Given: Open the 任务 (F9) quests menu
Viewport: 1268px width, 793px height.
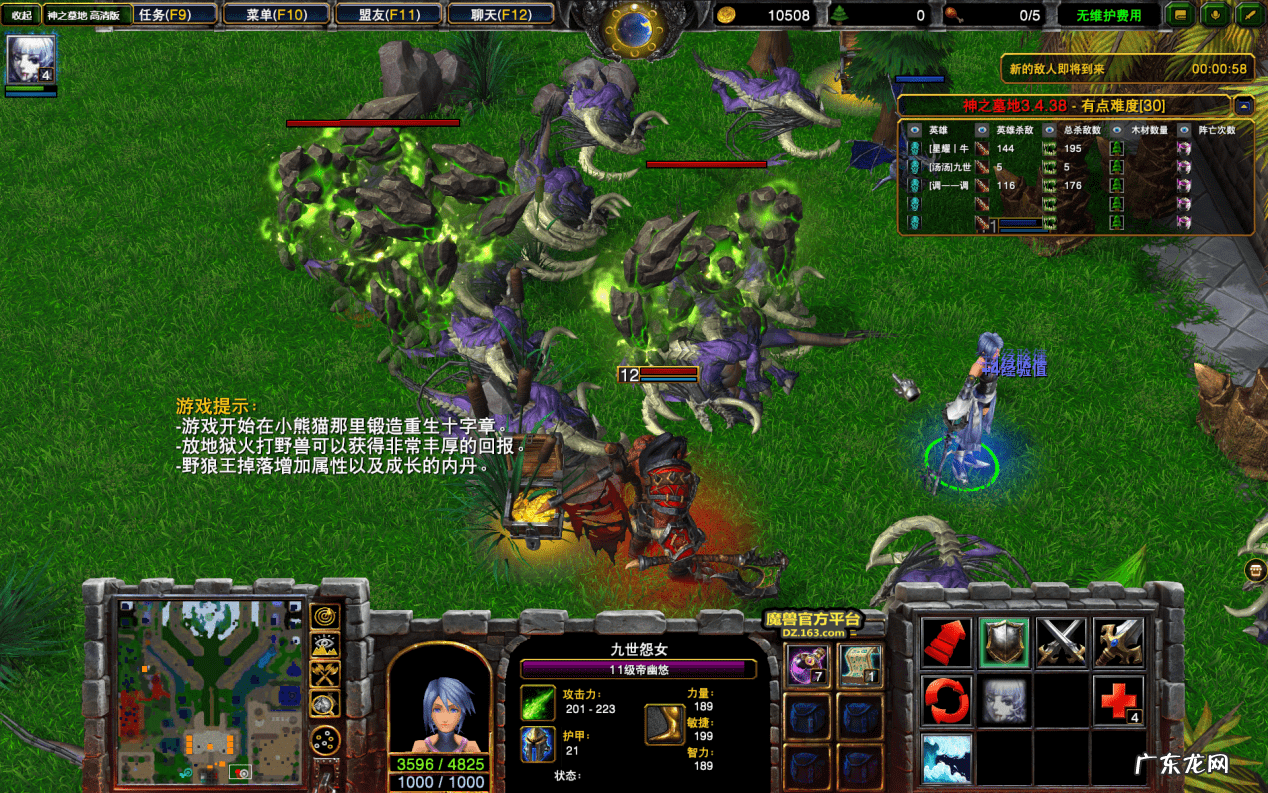Looking at the screenshot, I should click(x=167, y=15).
